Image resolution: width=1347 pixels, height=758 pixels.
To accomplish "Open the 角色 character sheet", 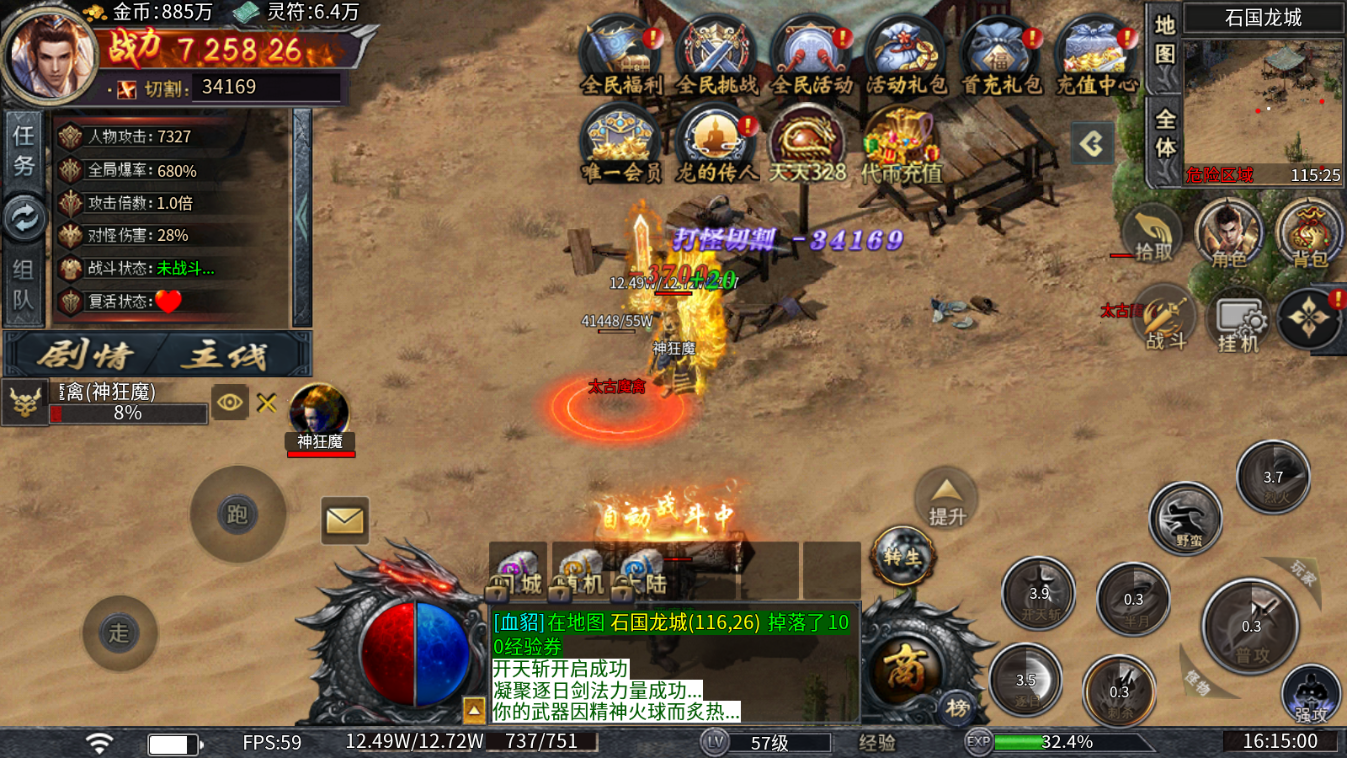I will point(1229,232).
